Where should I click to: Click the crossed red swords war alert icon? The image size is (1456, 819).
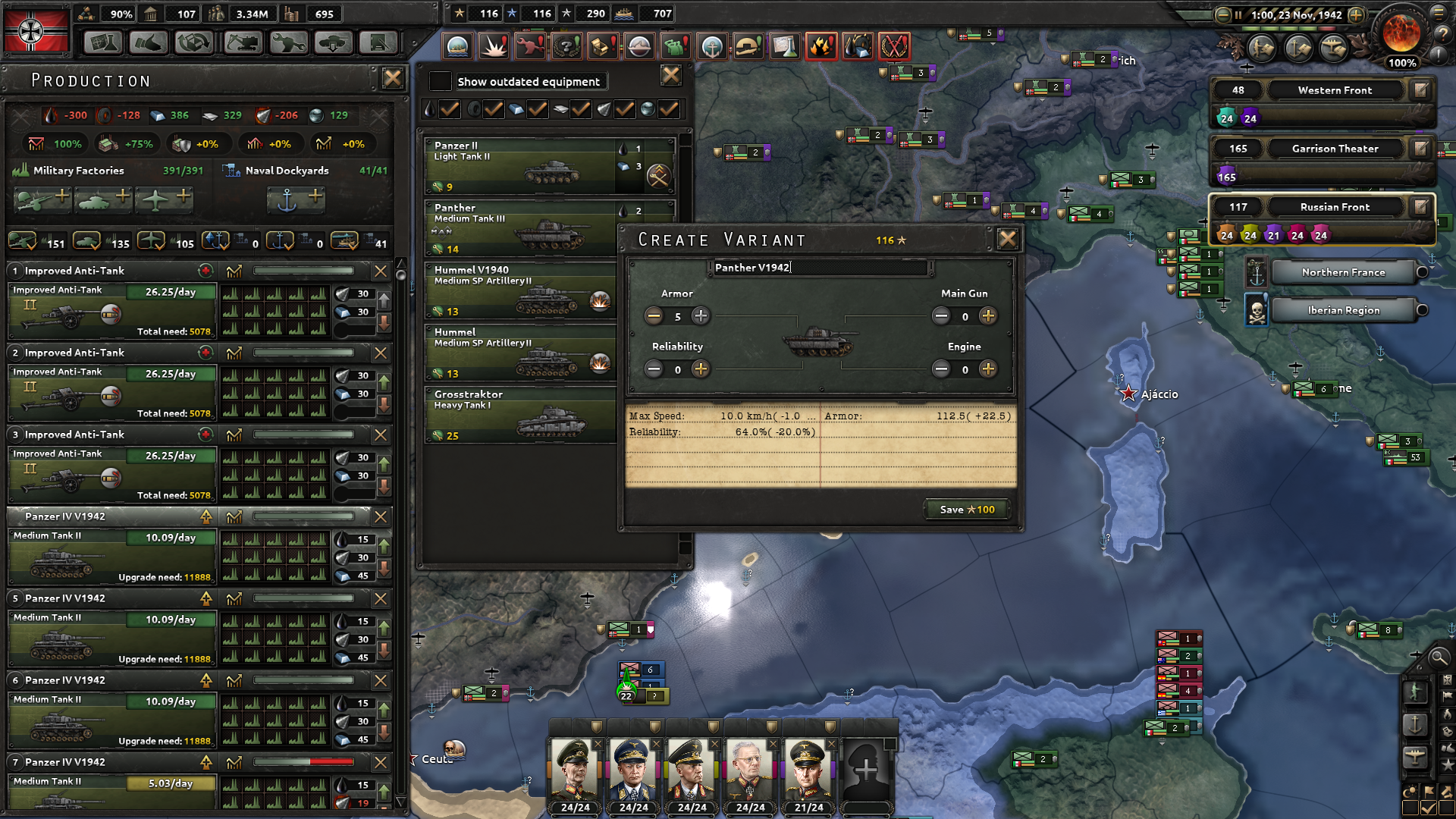click(x=893, y=46)
